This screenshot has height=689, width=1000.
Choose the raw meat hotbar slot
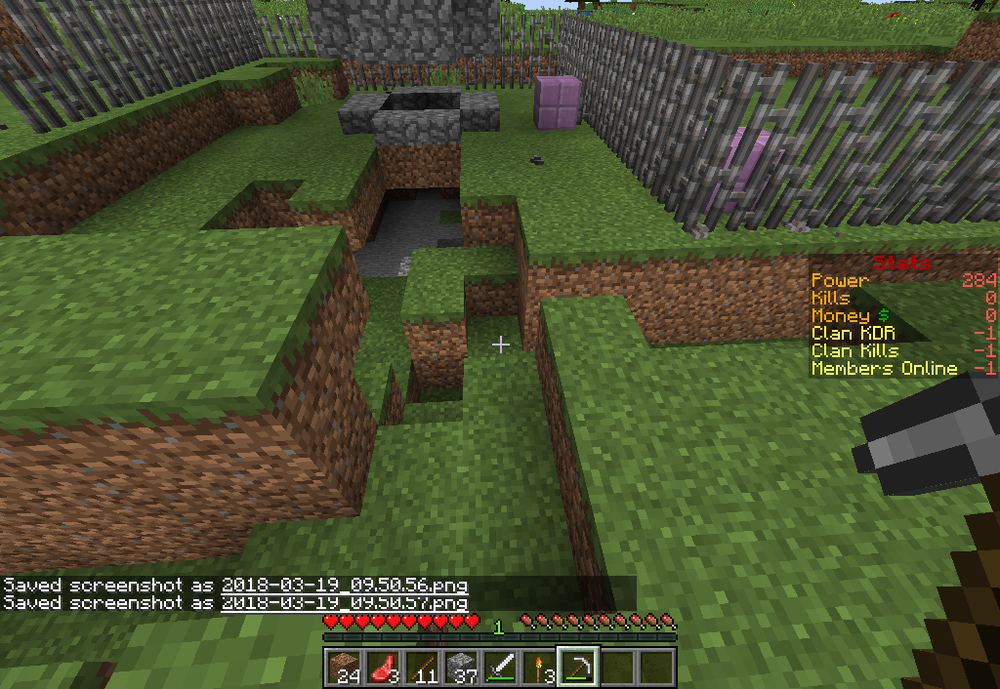click(x=381, y=666)
